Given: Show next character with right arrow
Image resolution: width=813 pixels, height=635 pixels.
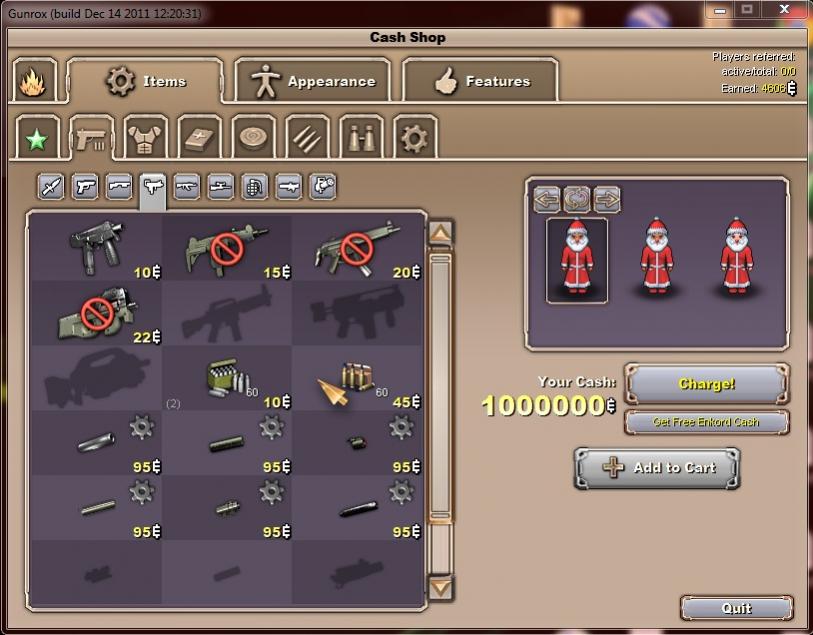Looking at the screenshot, I should (607, 198).
